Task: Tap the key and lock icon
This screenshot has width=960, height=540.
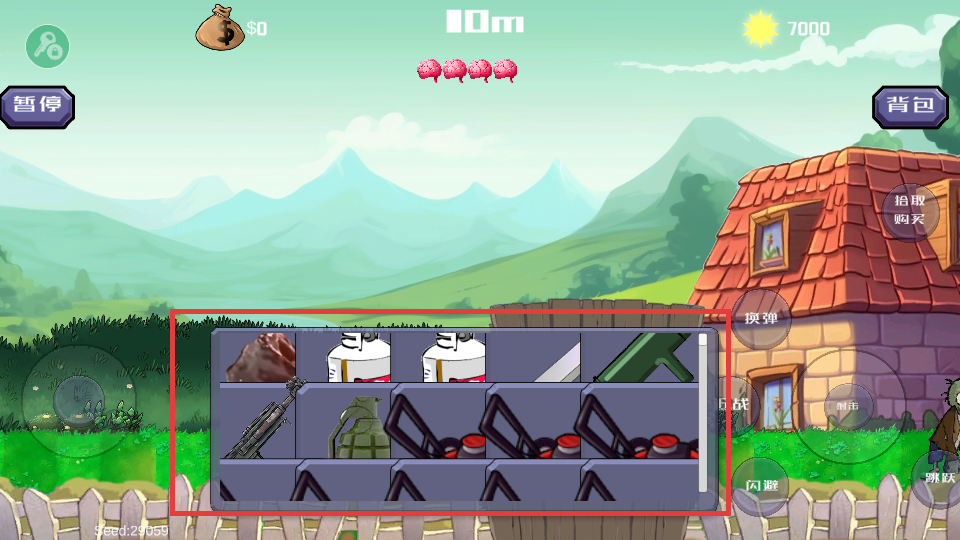Action: click(x=47, y=46)
